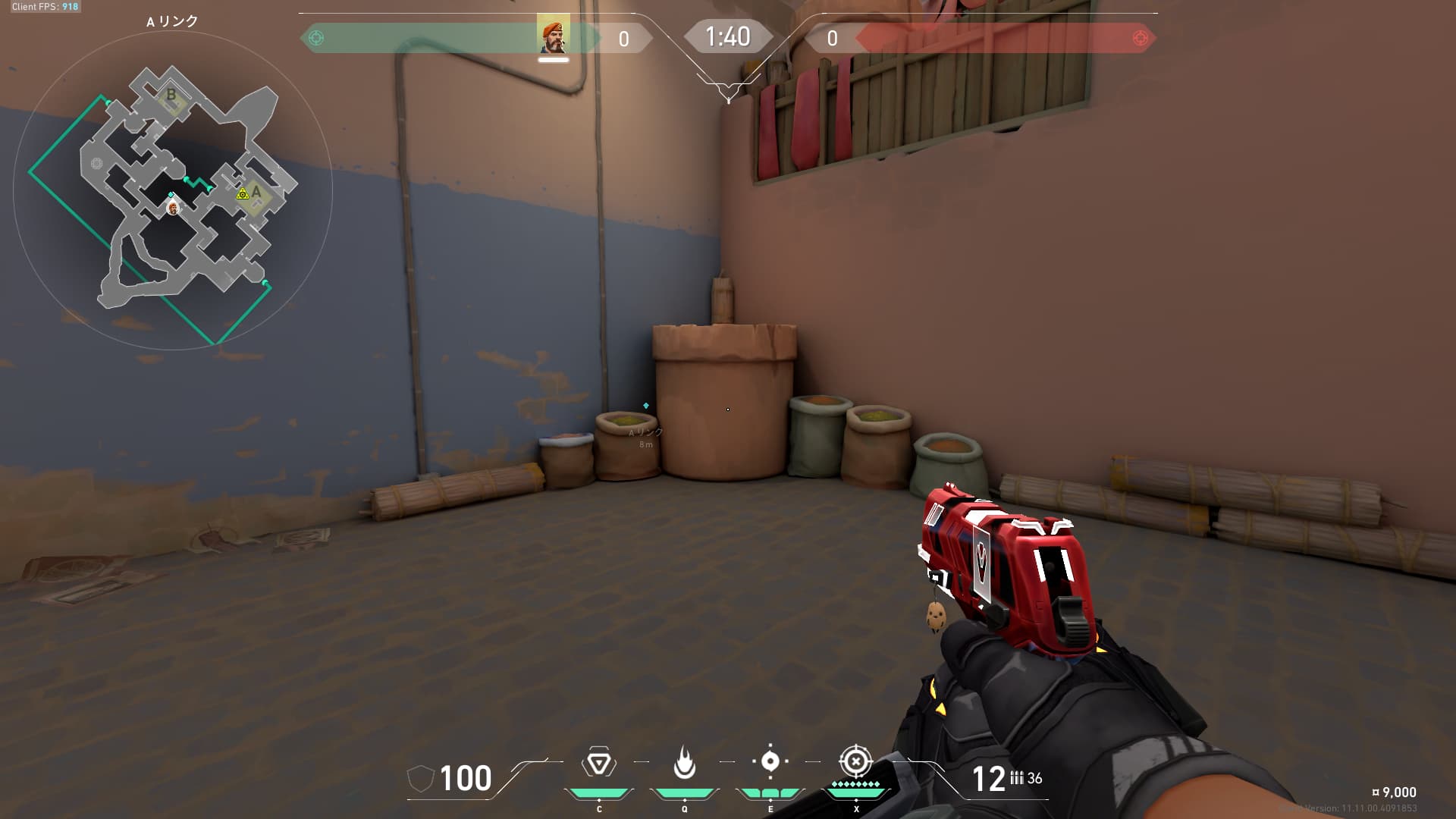1456x819 pixels.
Task: Click the green team emblem icon
Action: click(x=316, y=38)
